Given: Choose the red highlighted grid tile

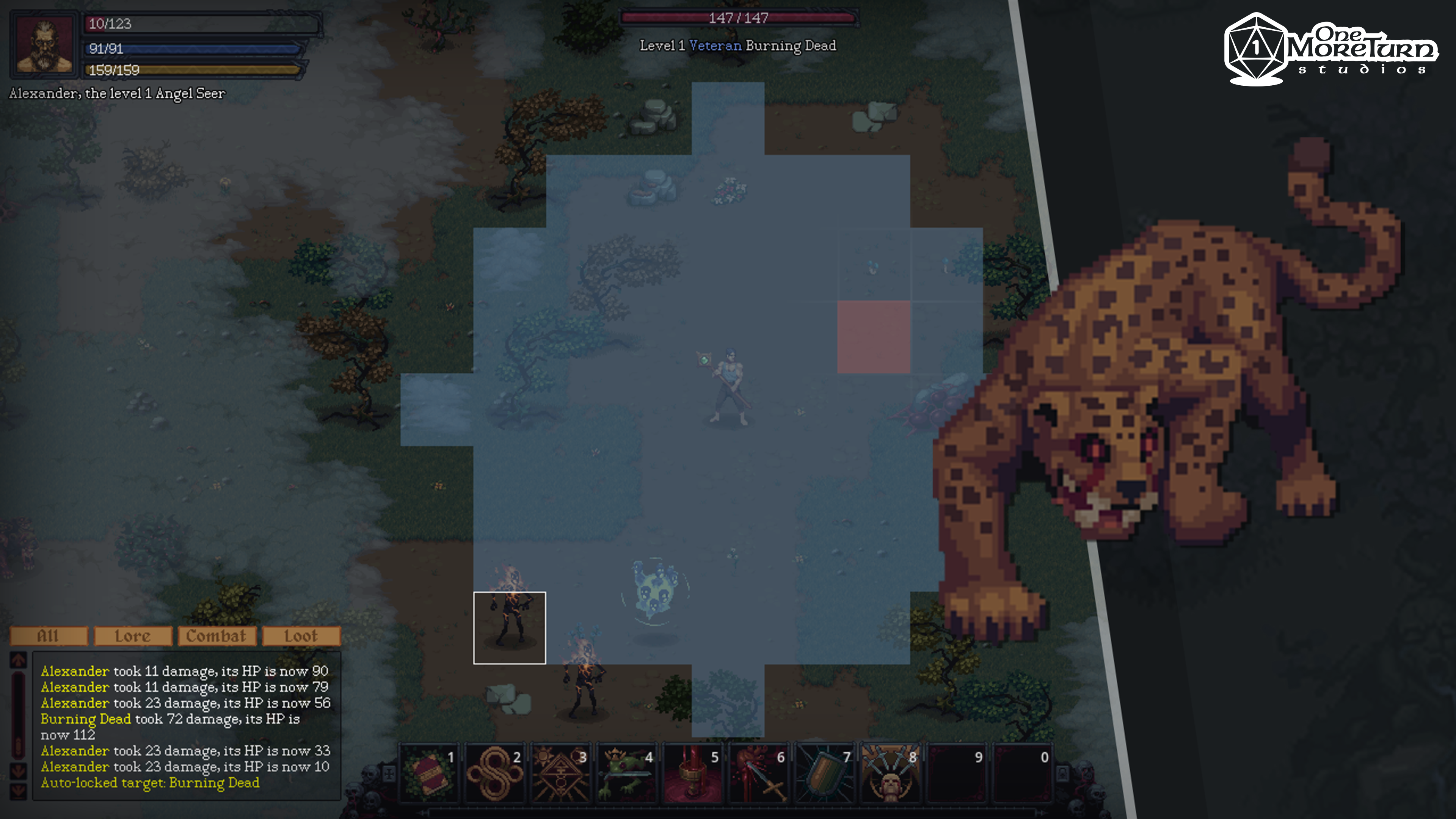Looking at the screenshot, I should (x=873, y=337).
